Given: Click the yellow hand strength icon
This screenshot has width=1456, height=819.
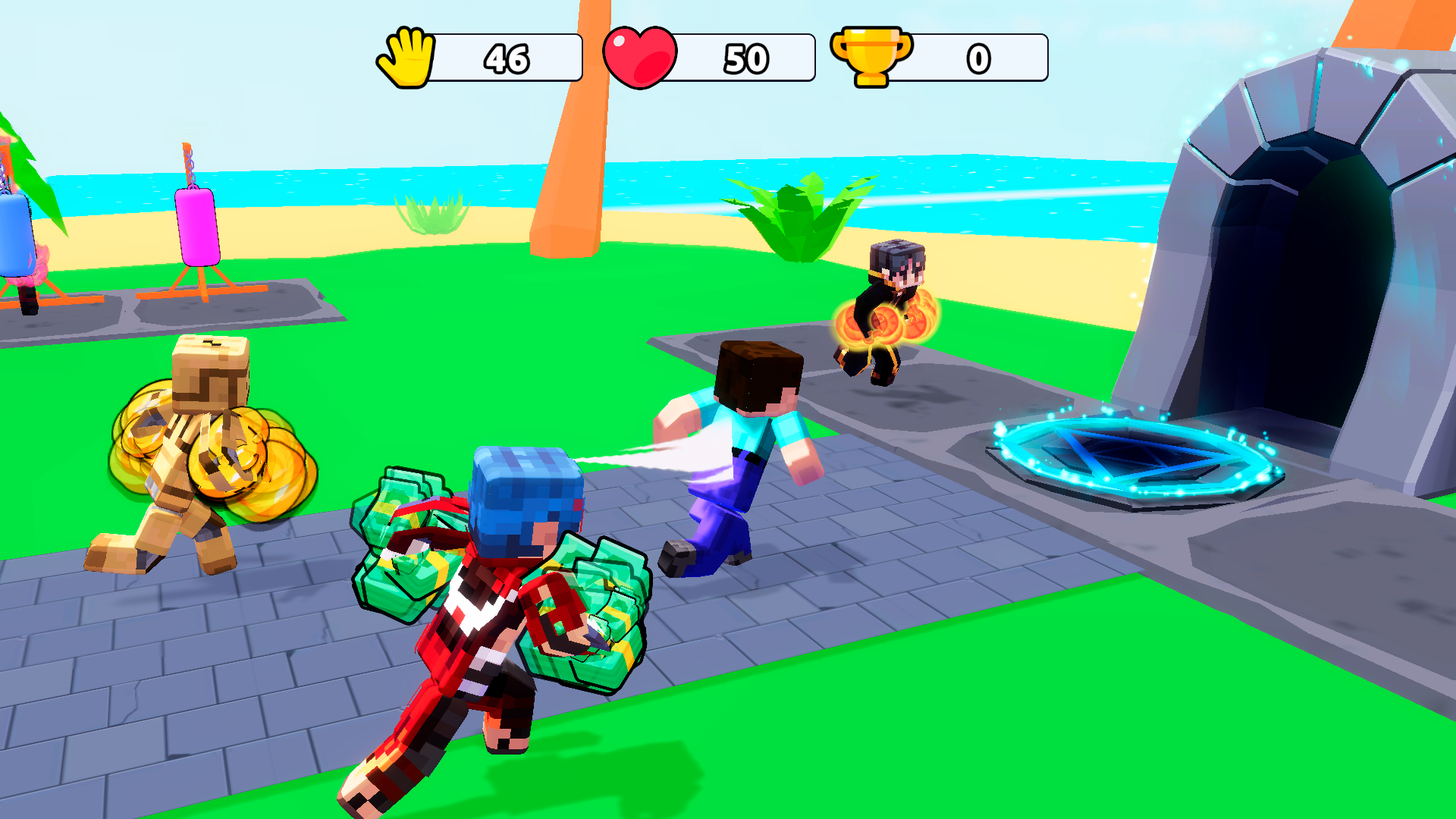Looking at the screenshot, I should 407,57.
